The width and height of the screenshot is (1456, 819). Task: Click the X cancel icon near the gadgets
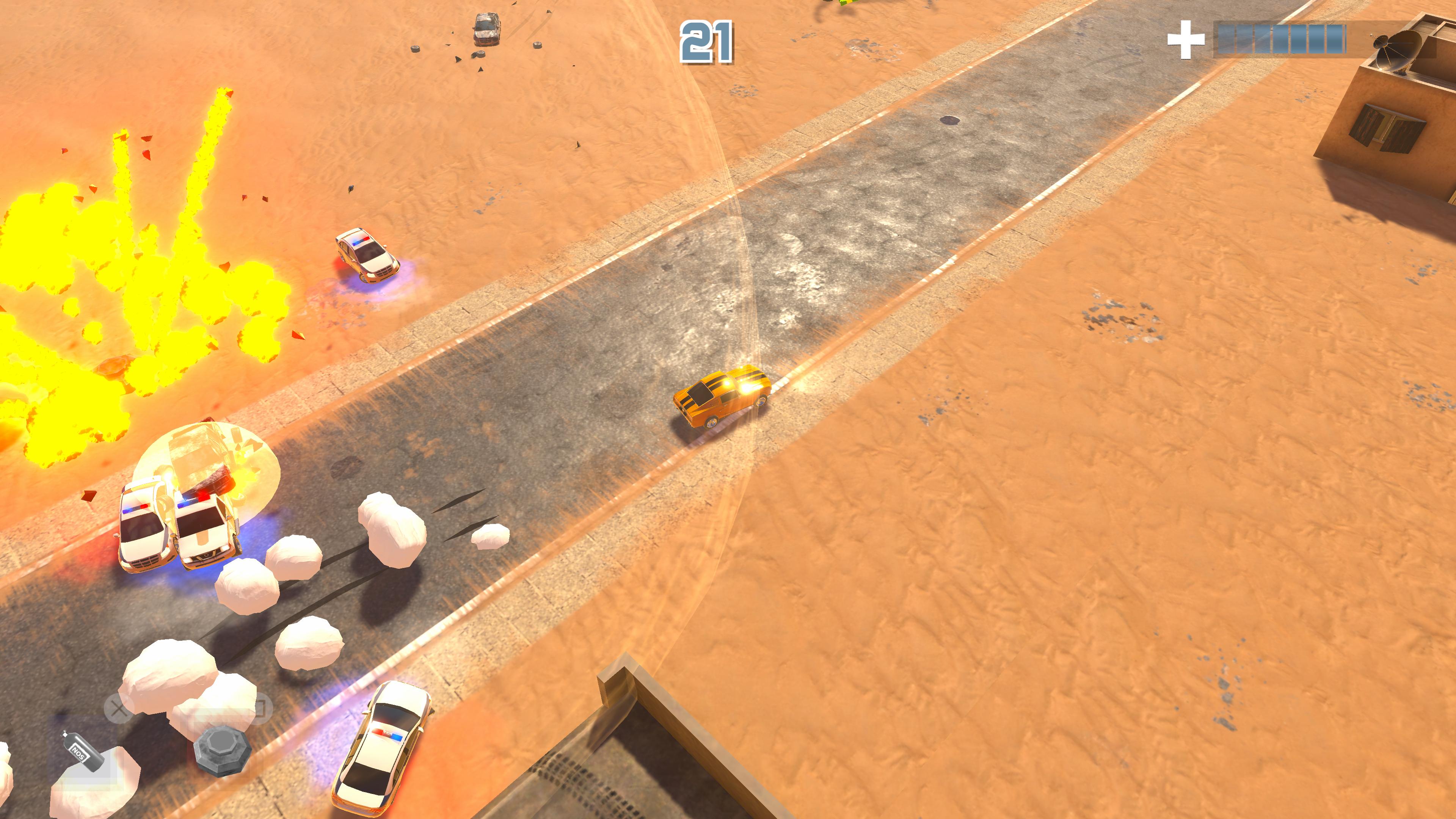(118, 711)
